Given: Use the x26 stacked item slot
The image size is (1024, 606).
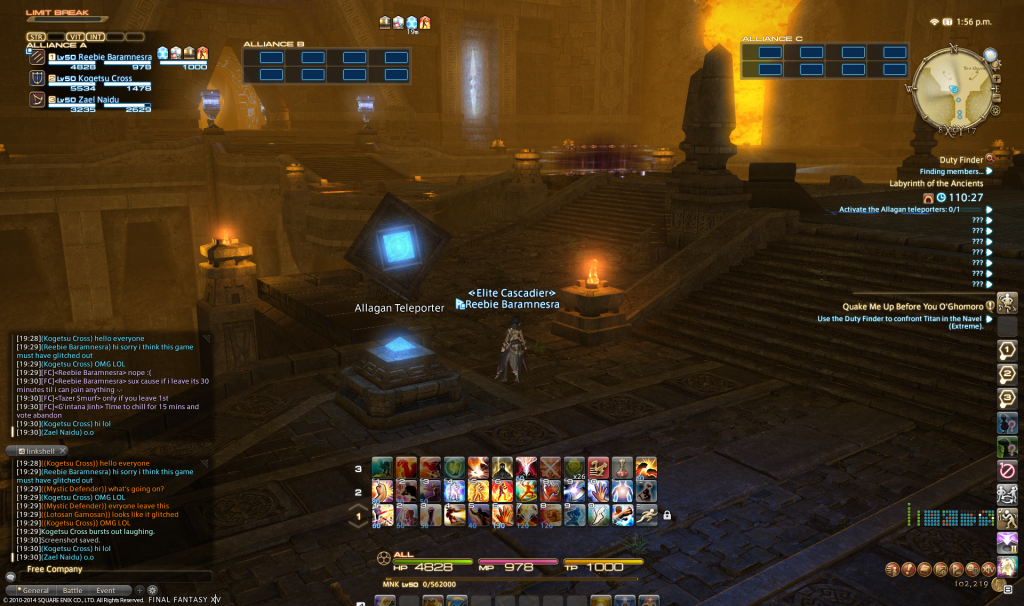Looking at the screenshot, I should 574,467.
